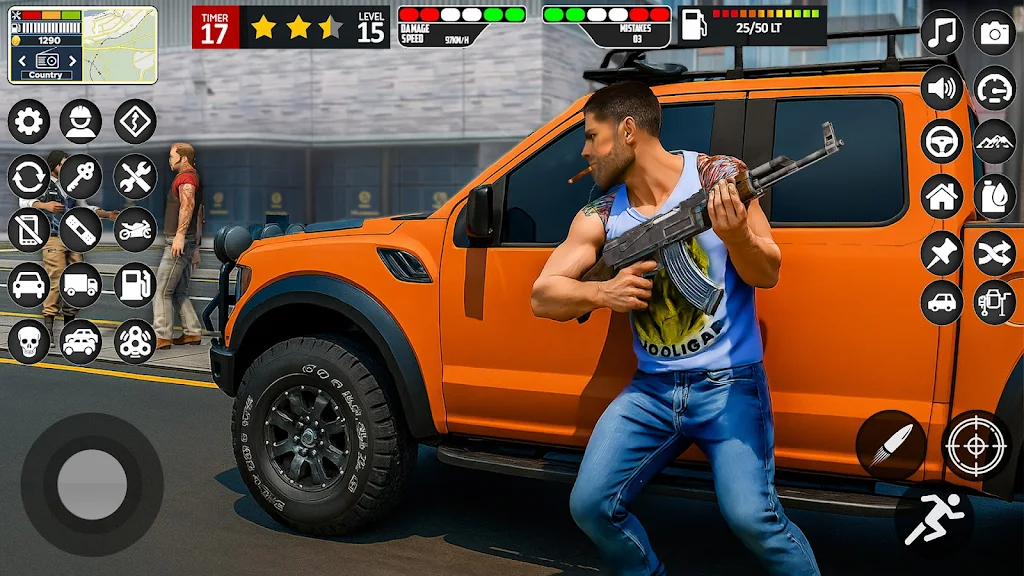
Task: Toggle the speaker sound button
Action: 942,88
